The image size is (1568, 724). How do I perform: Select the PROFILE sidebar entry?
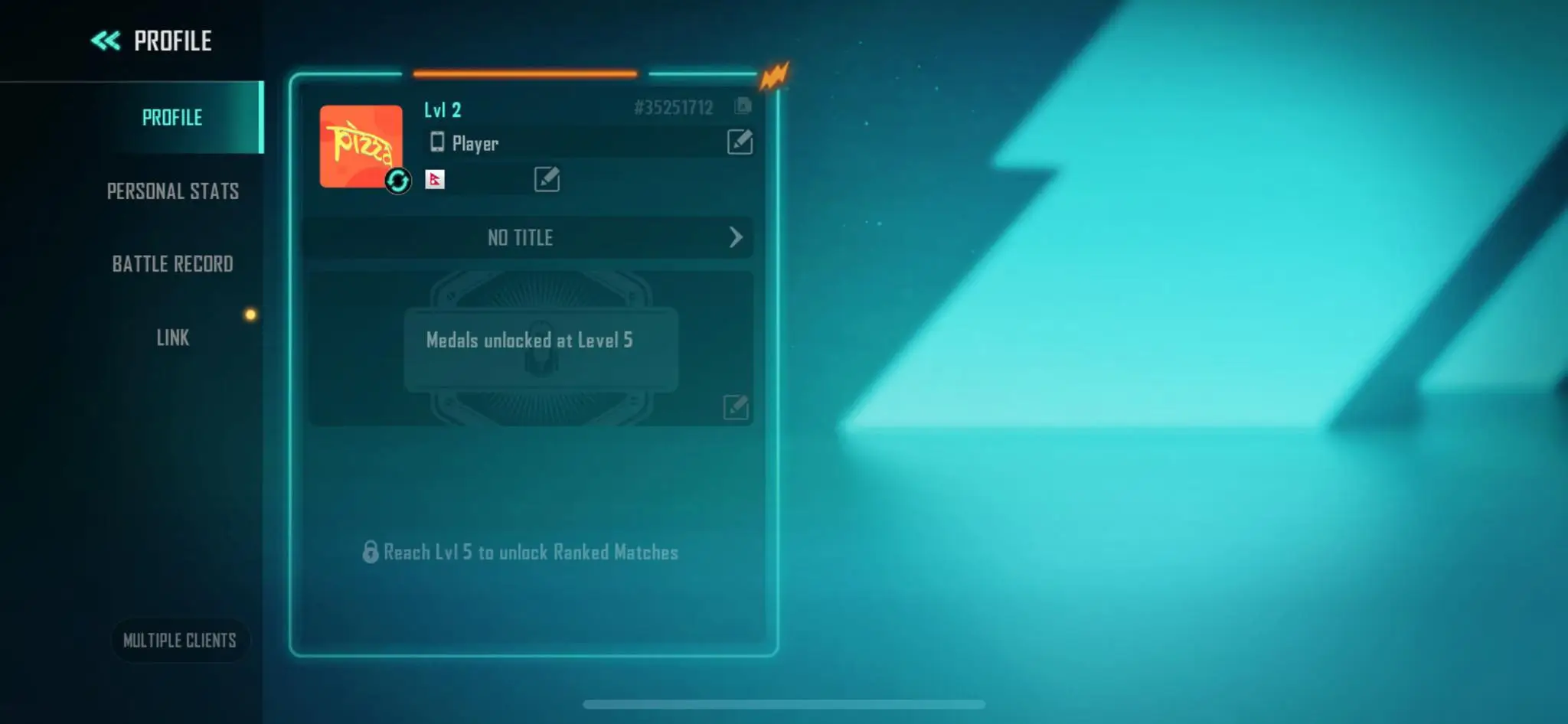[x=173, y=117]
